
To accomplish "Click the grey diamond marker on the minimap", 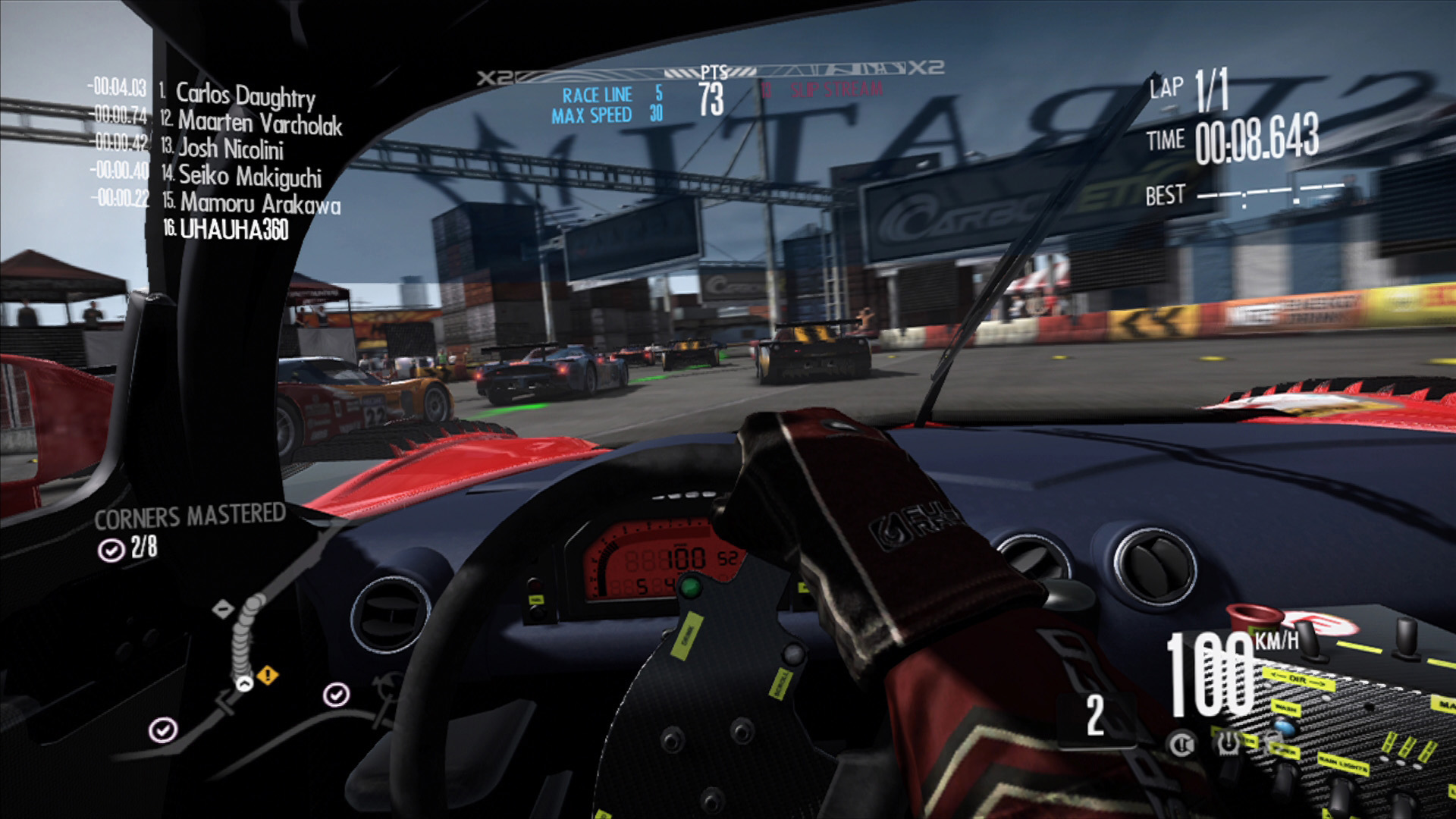I will point(223,609).
